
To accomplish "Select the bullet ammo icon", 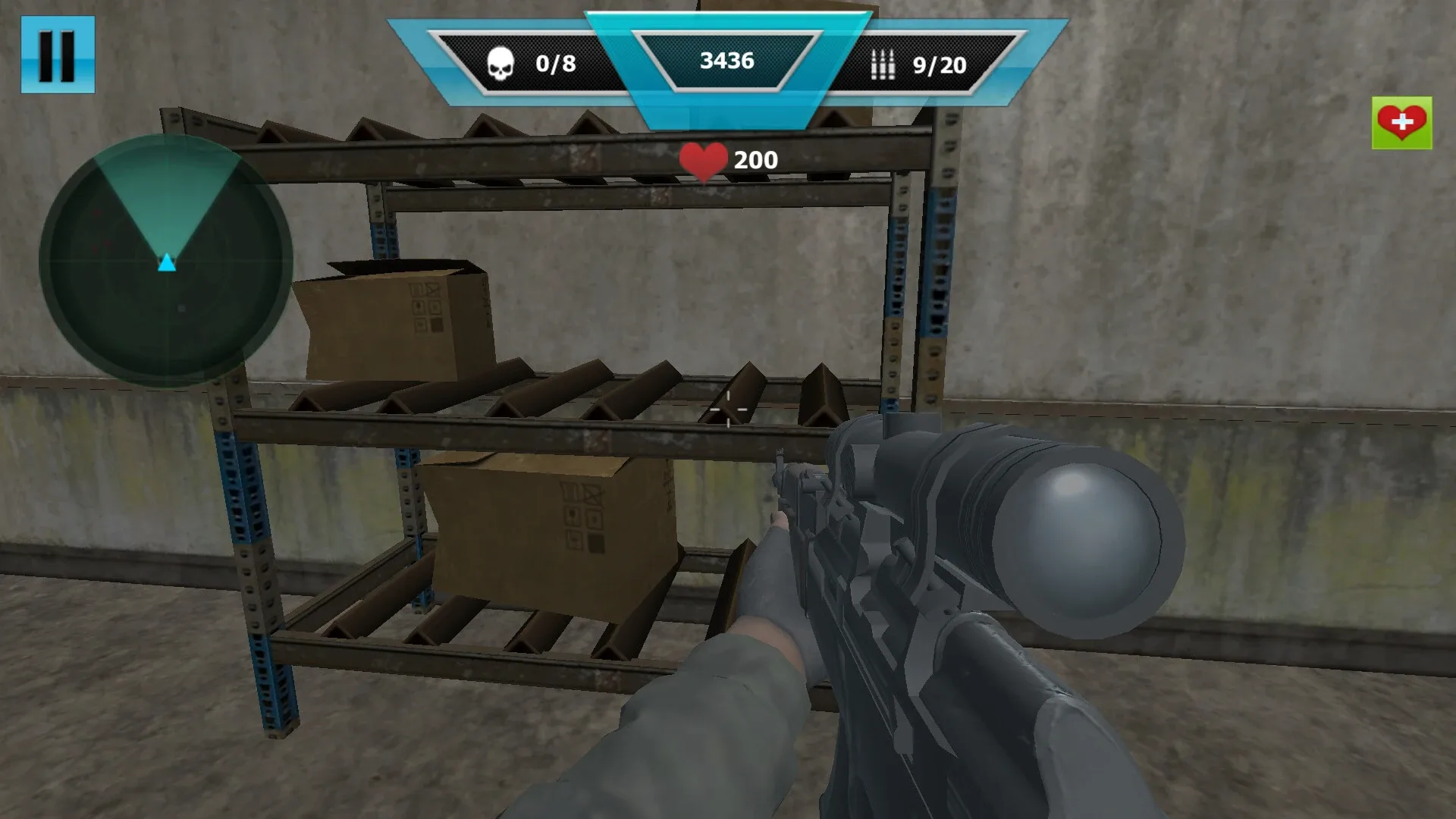I will [882, 64].
